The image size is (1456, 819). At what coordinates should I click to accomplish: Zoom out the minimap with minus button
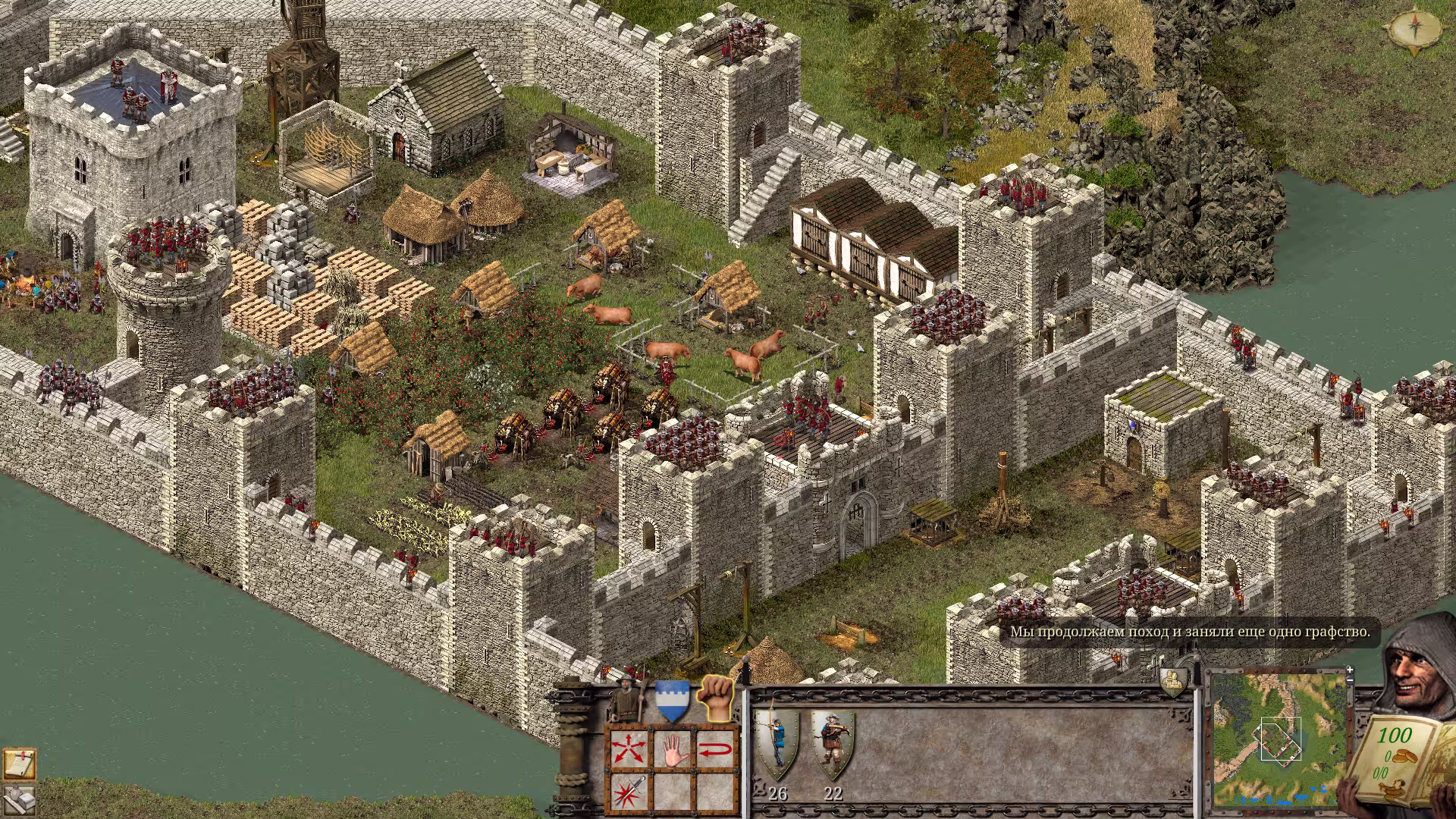pos(1351,680)
